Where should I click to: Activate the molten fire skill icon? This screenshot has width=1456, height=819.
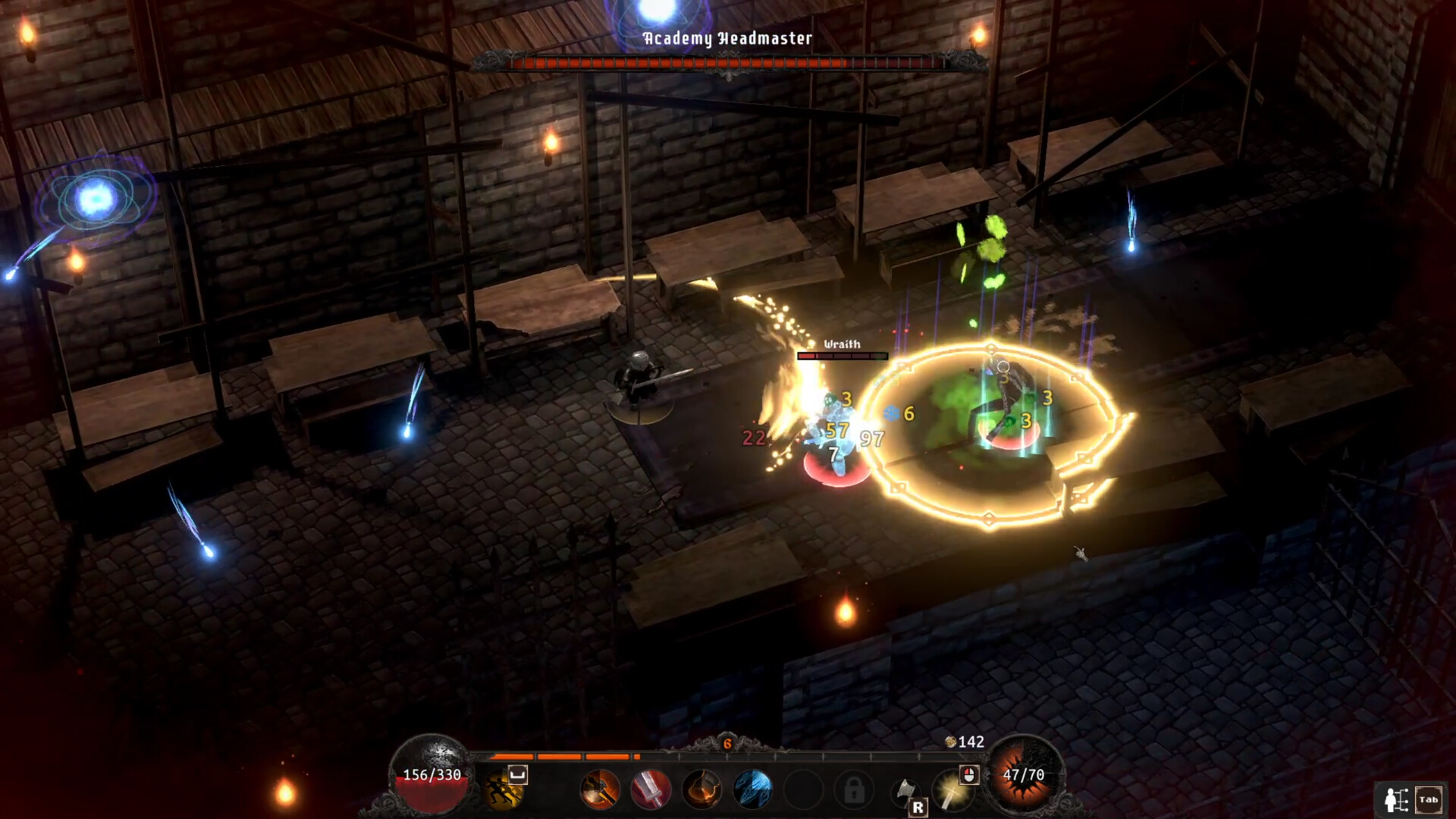click(x=701, y=790)
